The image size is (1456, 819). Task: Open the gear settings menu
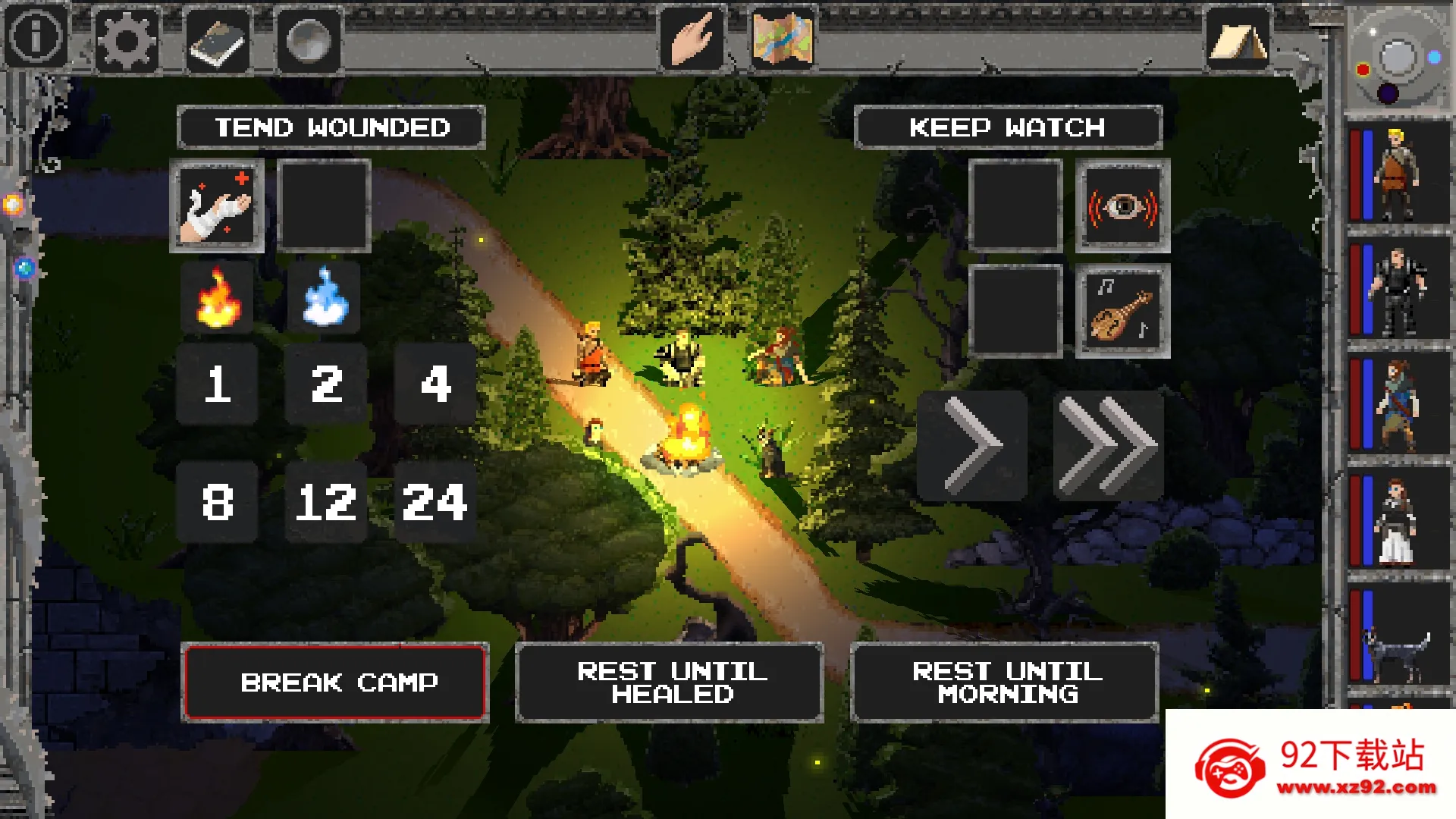tap(126, 40)
